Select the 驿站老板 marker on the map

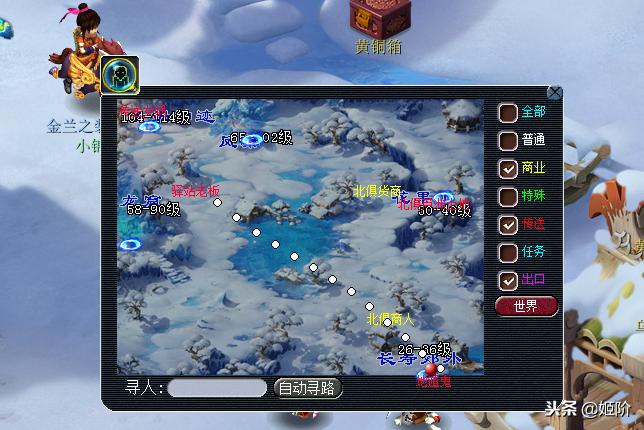195,190
